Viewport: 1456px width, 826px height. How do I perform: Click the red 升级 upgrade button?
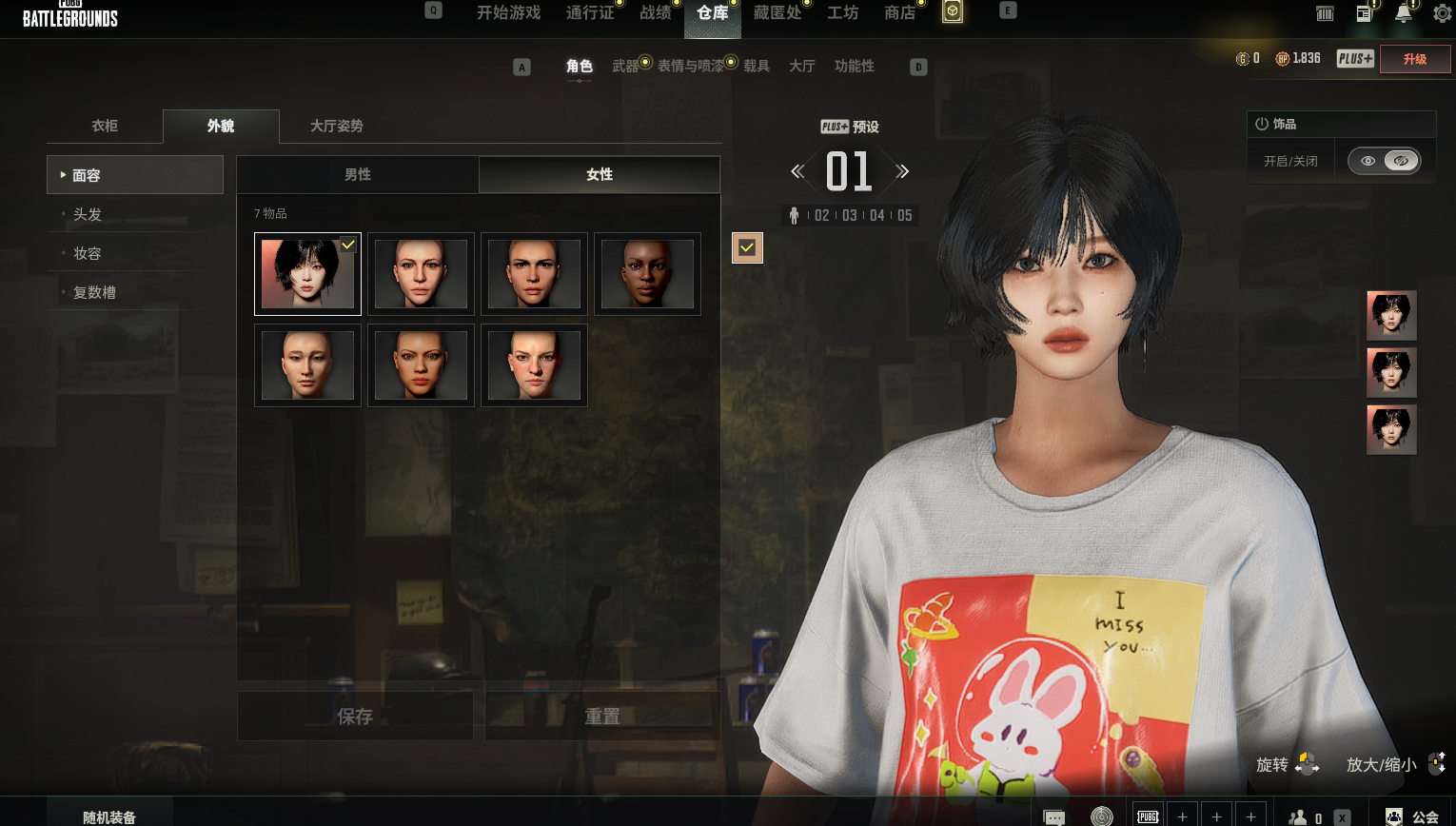[x=1415, y=59]
